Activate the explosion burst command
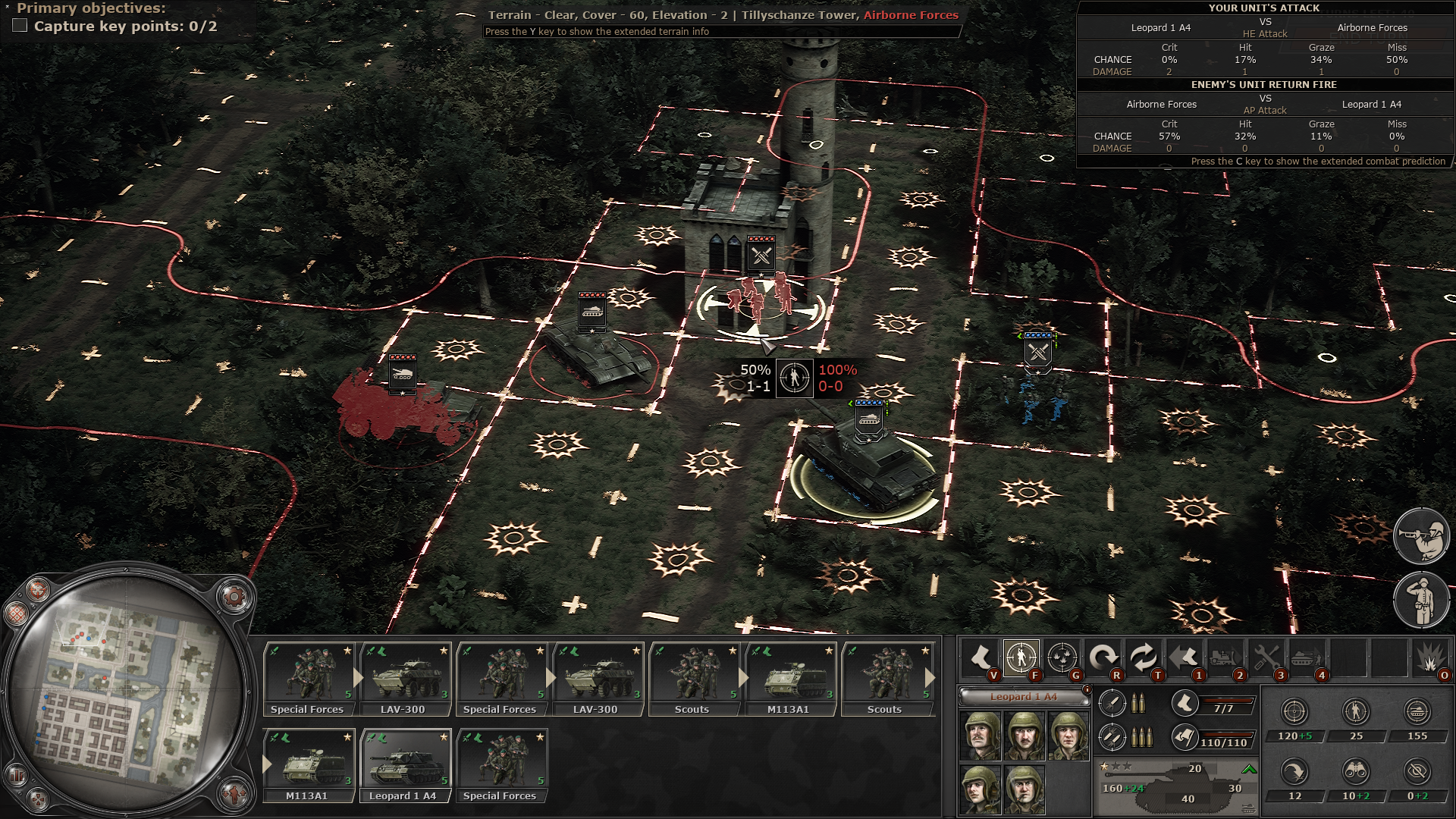Viewport: 1456px width, 819px height. [1430, 657]
